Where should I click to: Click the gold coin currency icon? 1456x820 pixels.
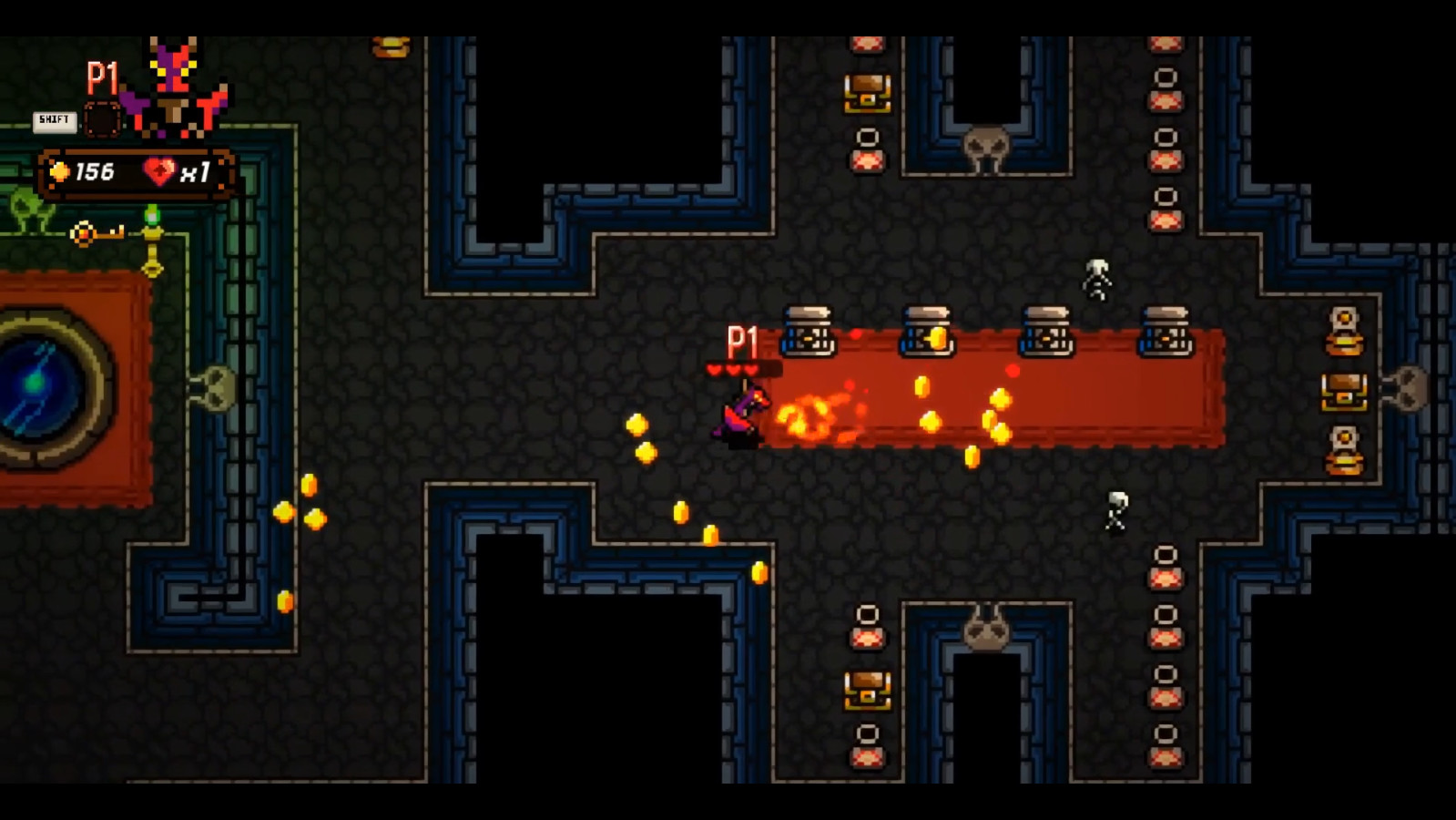60,169
